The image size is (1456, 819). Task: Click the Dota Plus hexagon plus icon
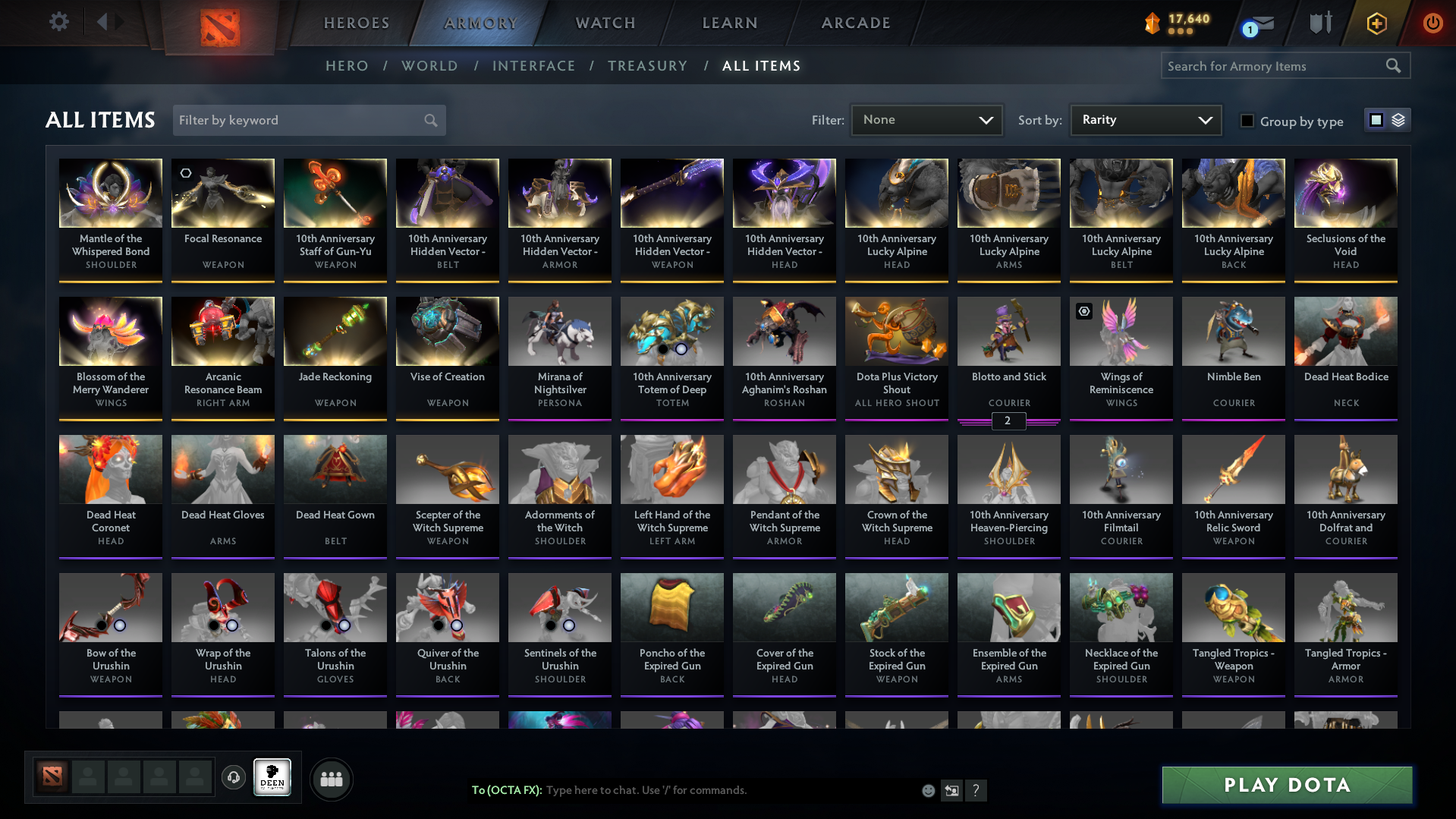tap(1376, 23)
